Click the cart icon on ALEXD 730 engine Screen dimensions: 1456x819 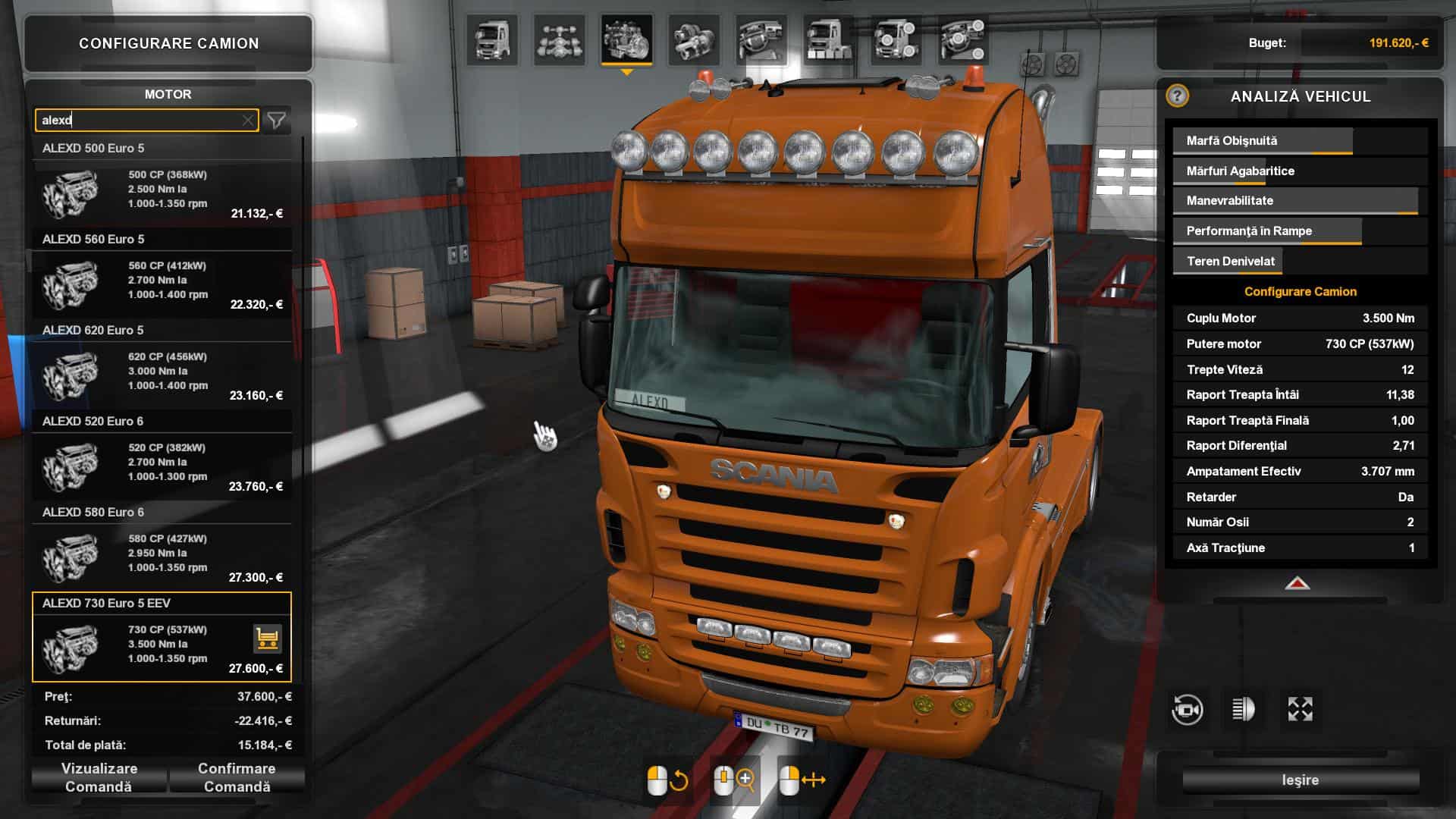point(267,639)
